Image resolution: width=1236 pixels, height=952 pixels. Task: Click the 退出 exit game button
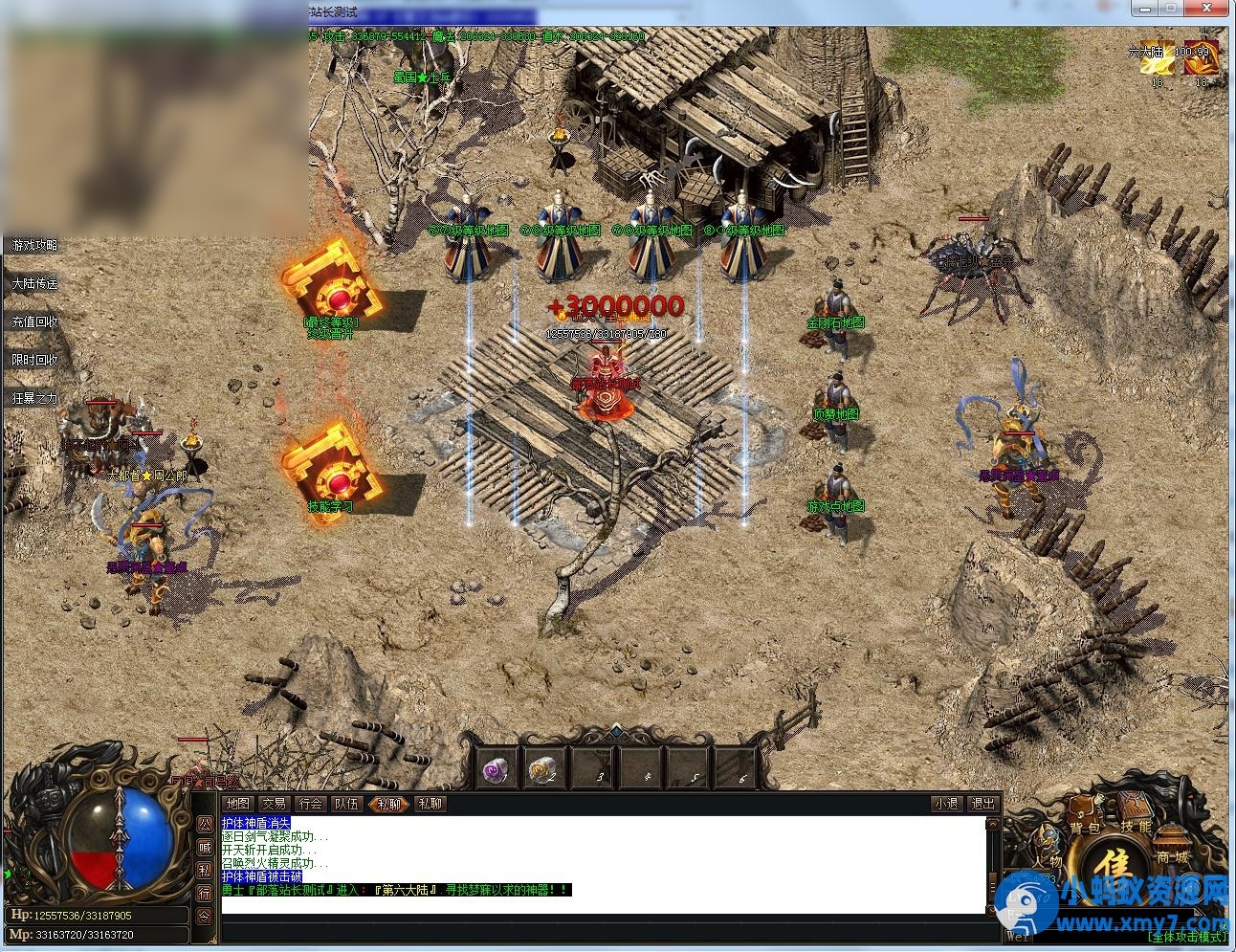coord(982,804)
